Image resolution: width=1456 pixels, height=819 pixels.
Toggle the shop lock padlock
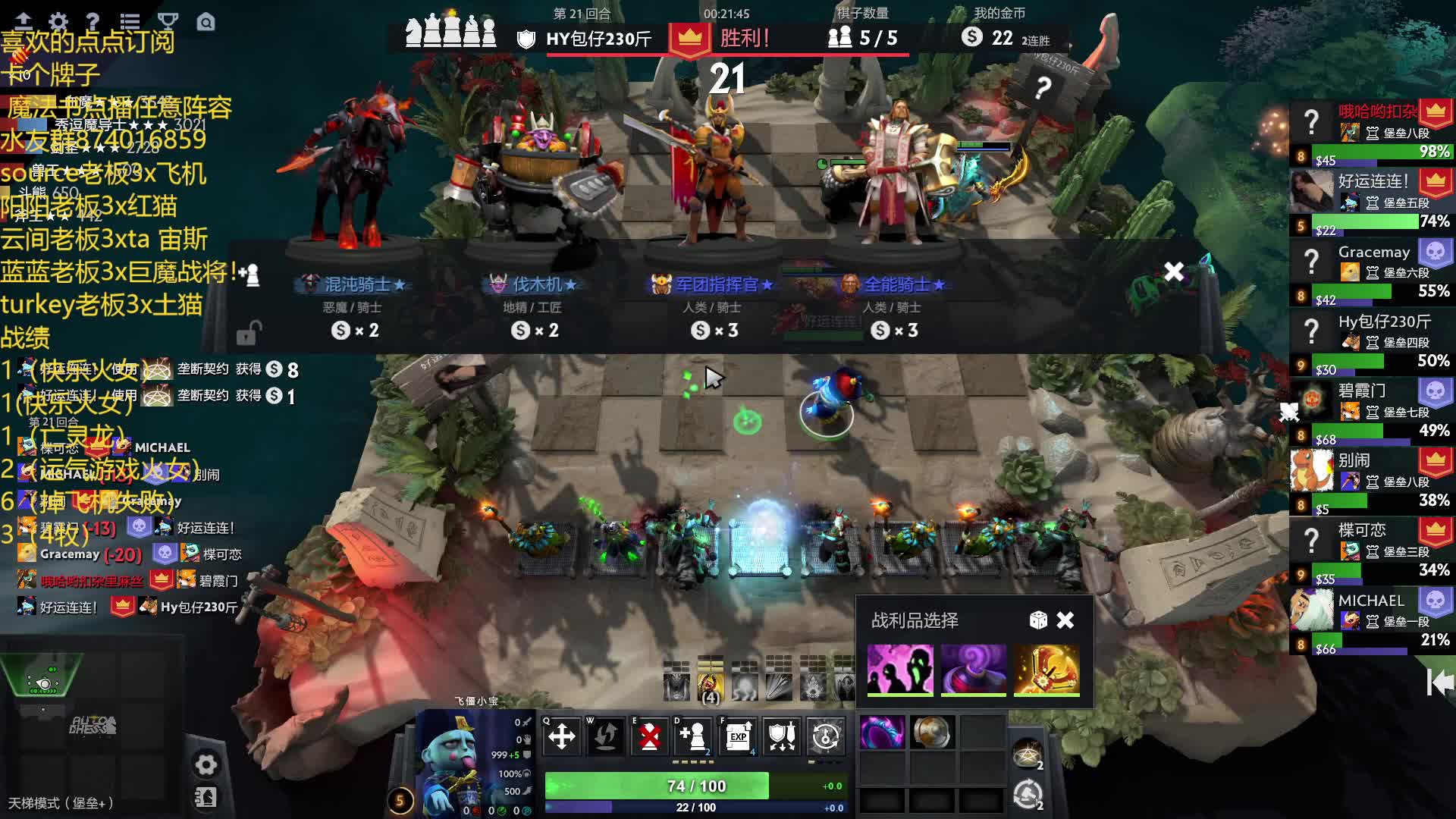(249, 332)
